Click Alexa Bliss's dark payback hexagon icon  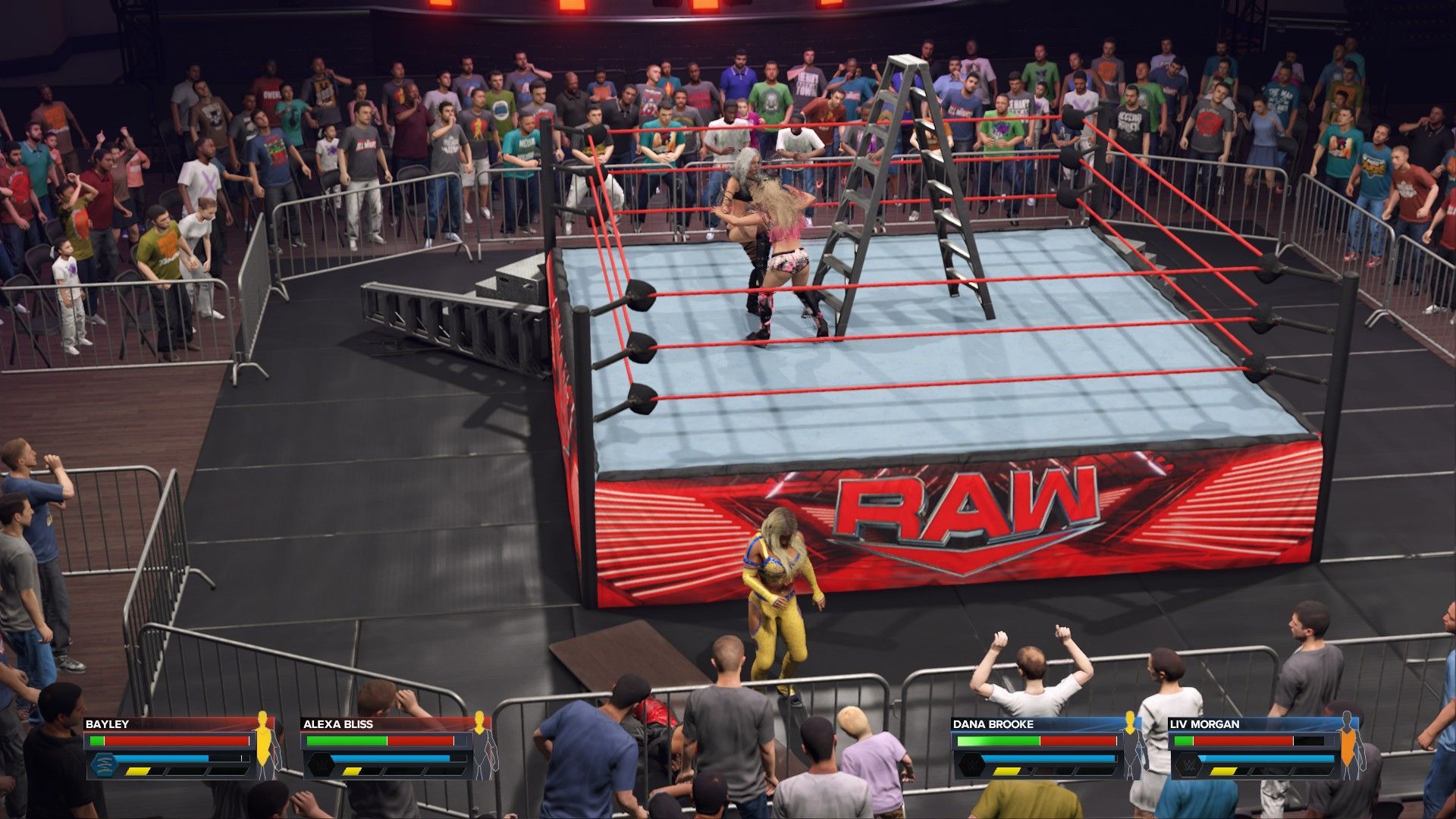click(318, 764)
